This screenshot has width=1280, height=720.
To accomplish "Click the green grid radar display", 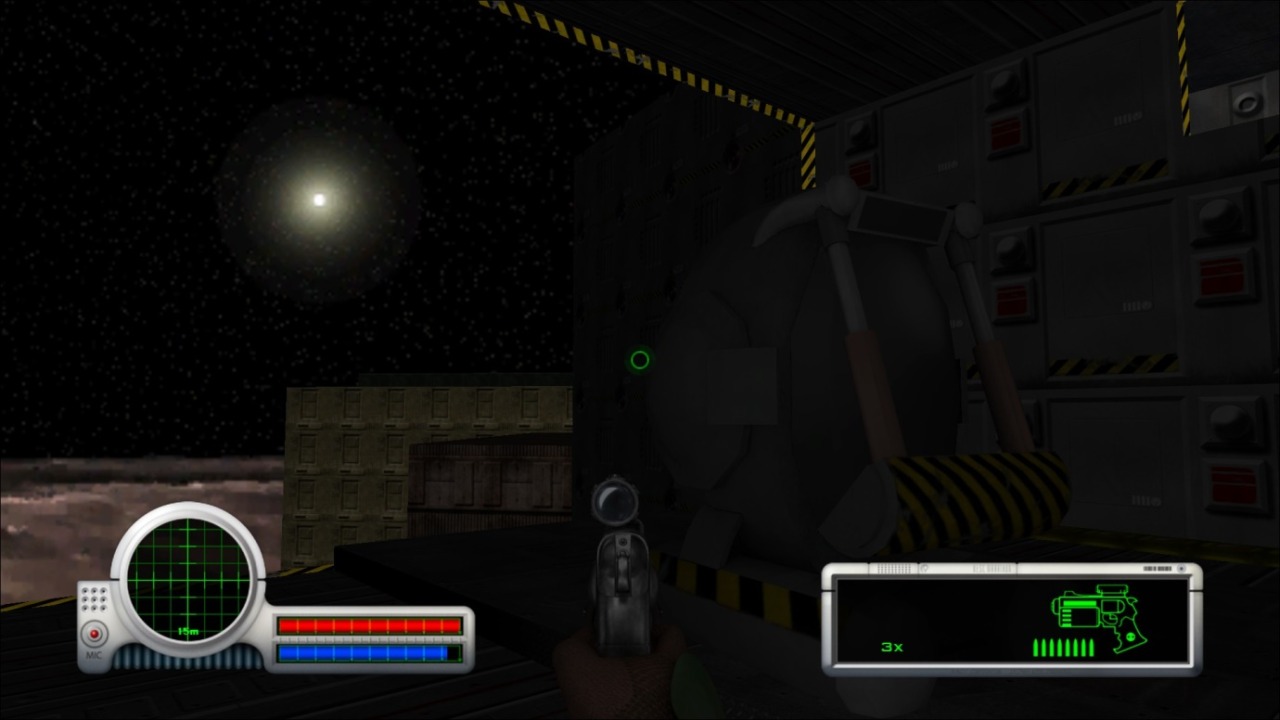I will [187, 581].
